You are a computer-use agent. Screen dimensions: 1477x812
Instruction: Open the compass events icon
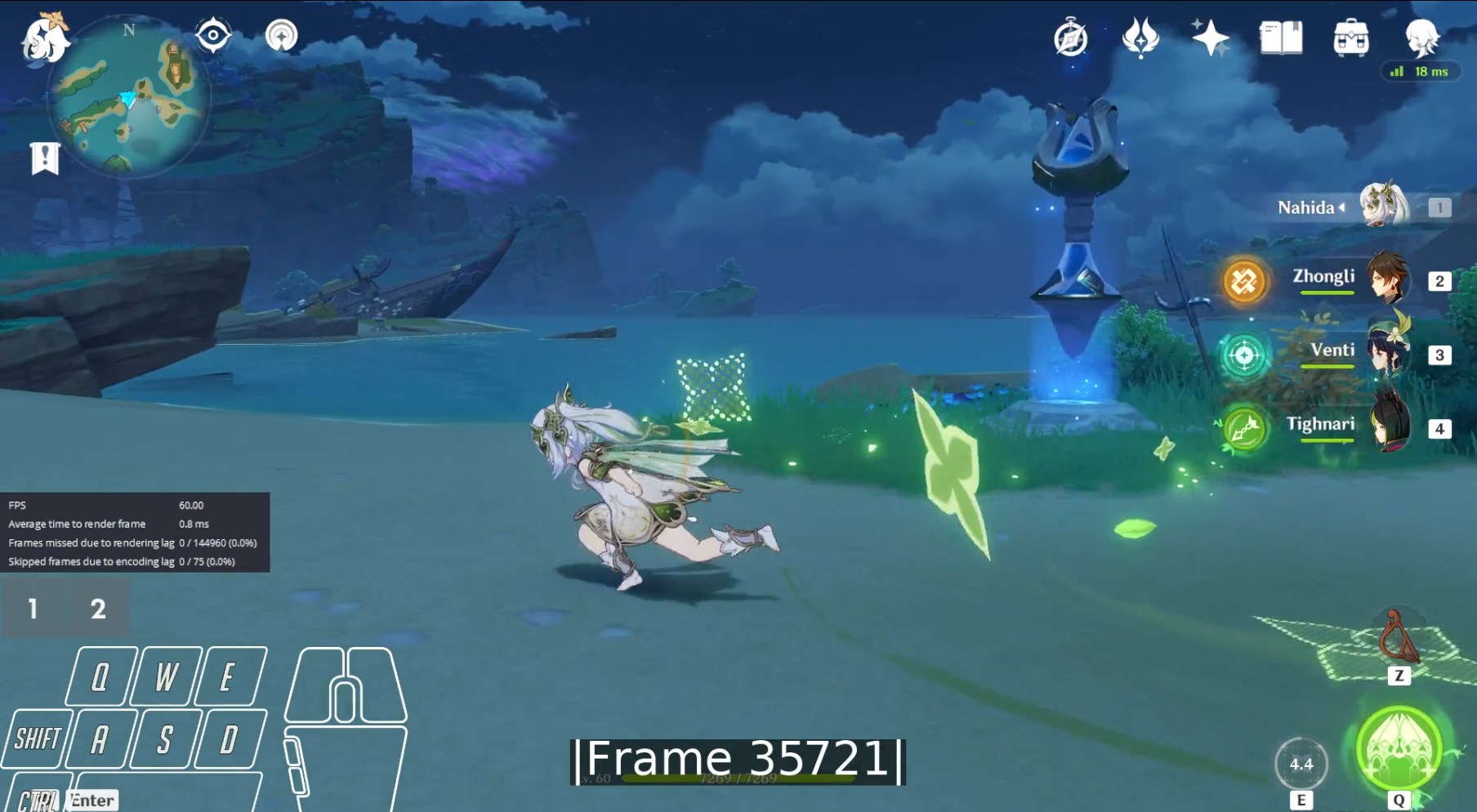[1070, 38]
